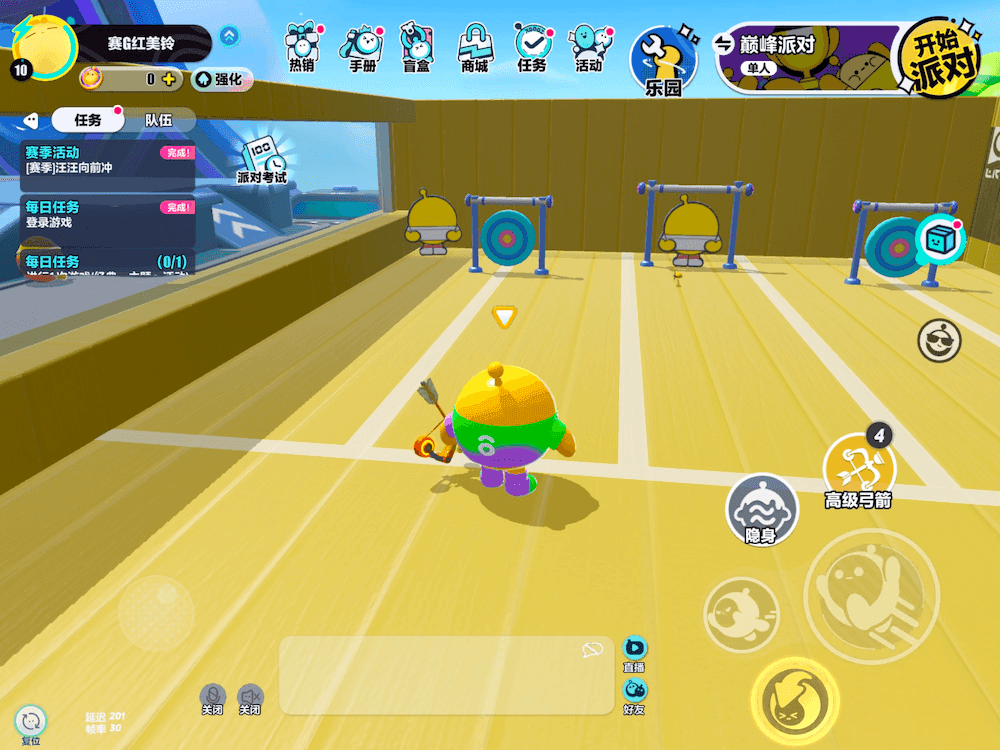Open the 派对考试 party exam icon
Screen dimensions: 1000x750
(x=262, y=160)
